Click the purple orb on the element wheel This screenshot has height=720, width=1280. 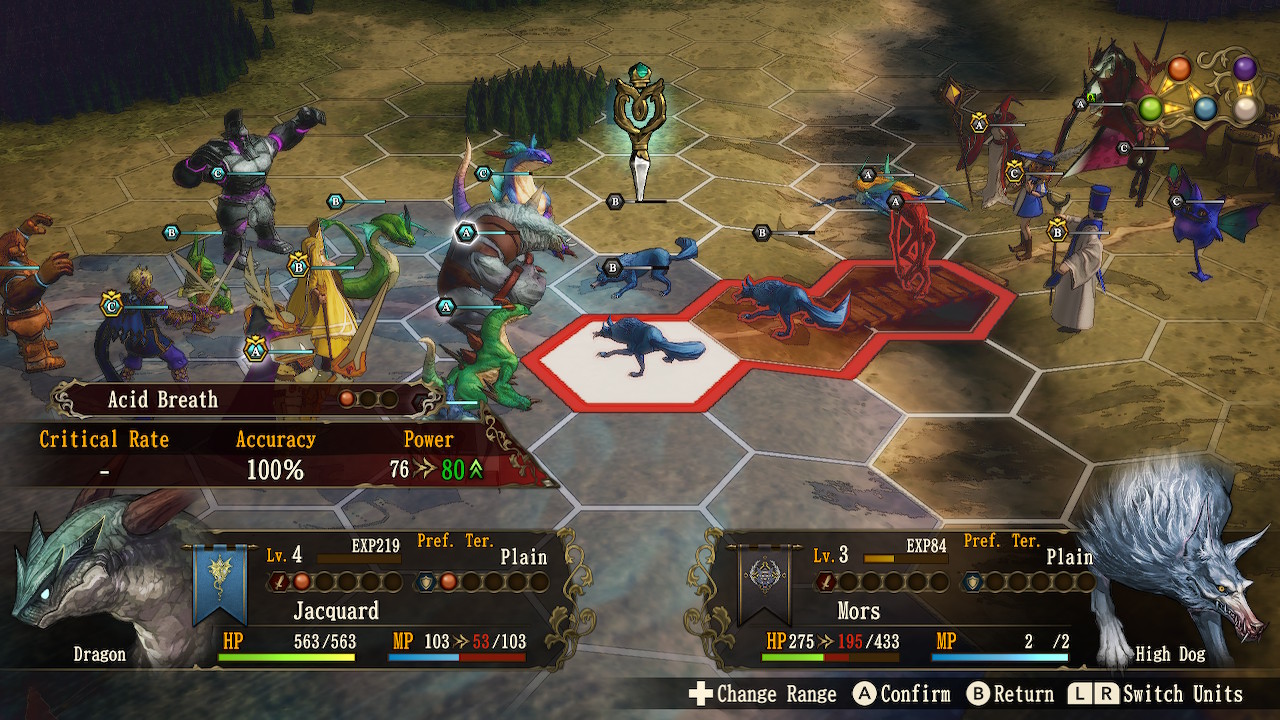[x=1244, y=69]
